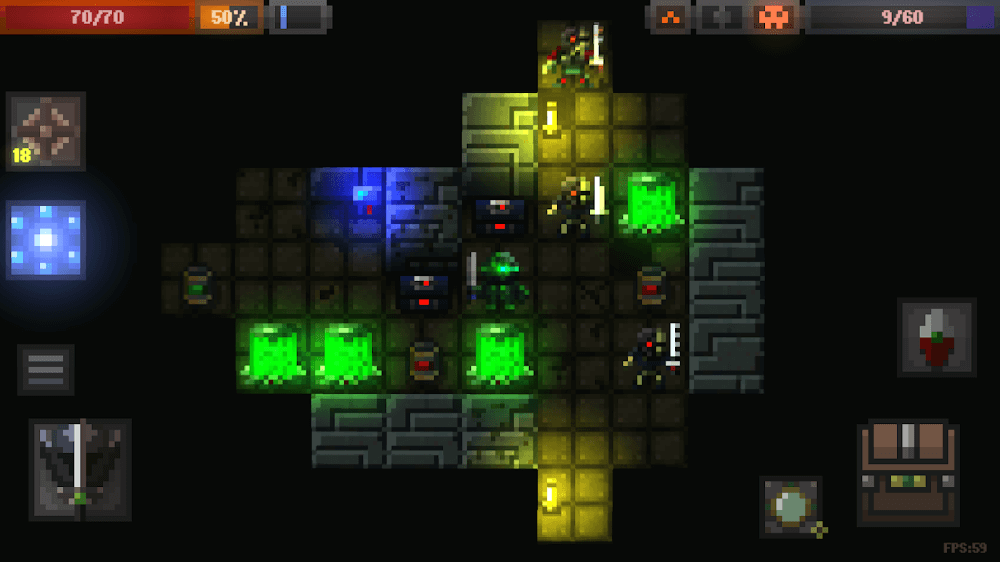Select the crosshair icon showing 18
The height and width of the screenshot is (562, 1000).
pyautogui.click(x=46, y=132)
